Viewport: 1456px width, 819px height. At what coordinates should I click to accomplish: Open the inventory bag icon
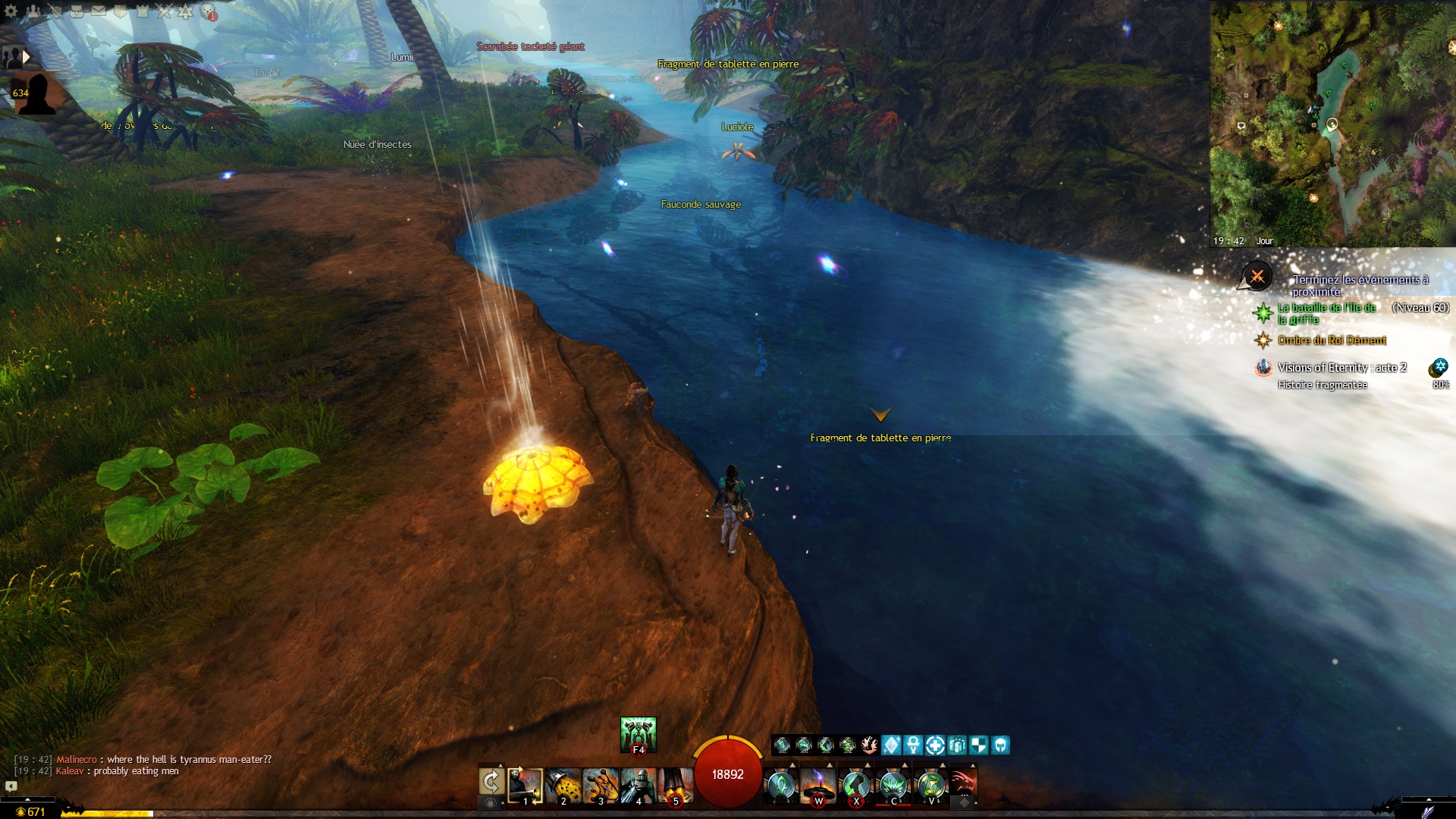pyautogui.click(x=77, y=11)
